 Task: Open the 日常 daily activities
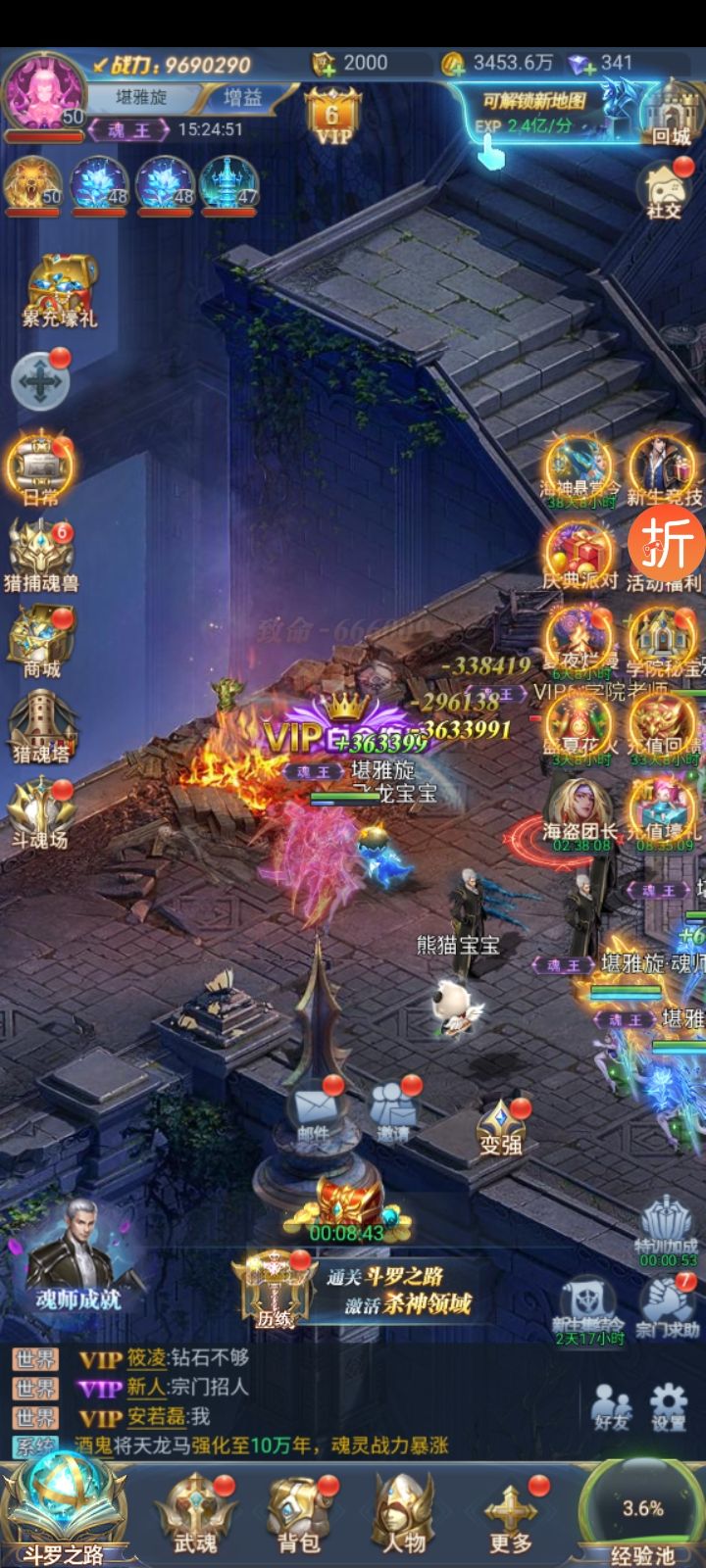[x=39, y=470]
